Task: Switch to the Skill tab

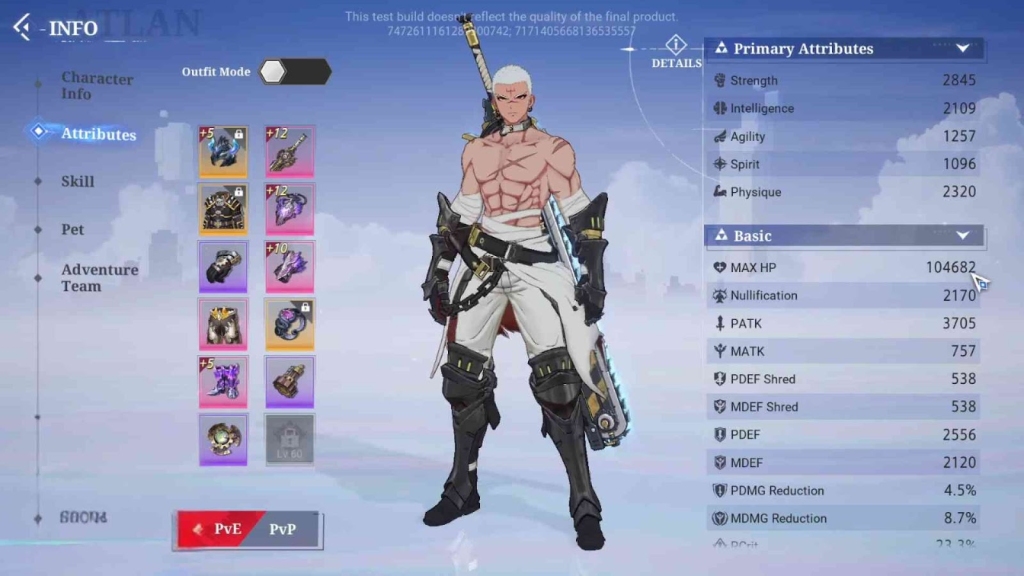Action: pyautogui.click(x=78, y=182)
